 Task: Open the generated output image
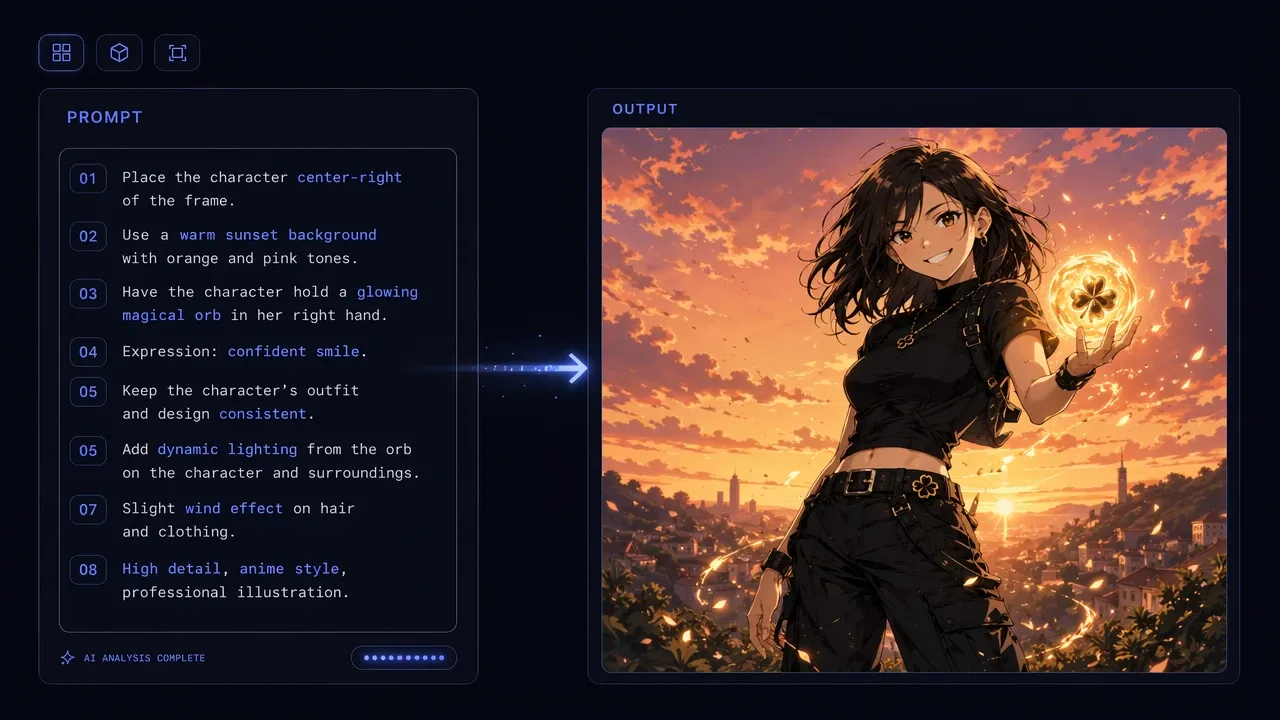[x=913, y=399]
